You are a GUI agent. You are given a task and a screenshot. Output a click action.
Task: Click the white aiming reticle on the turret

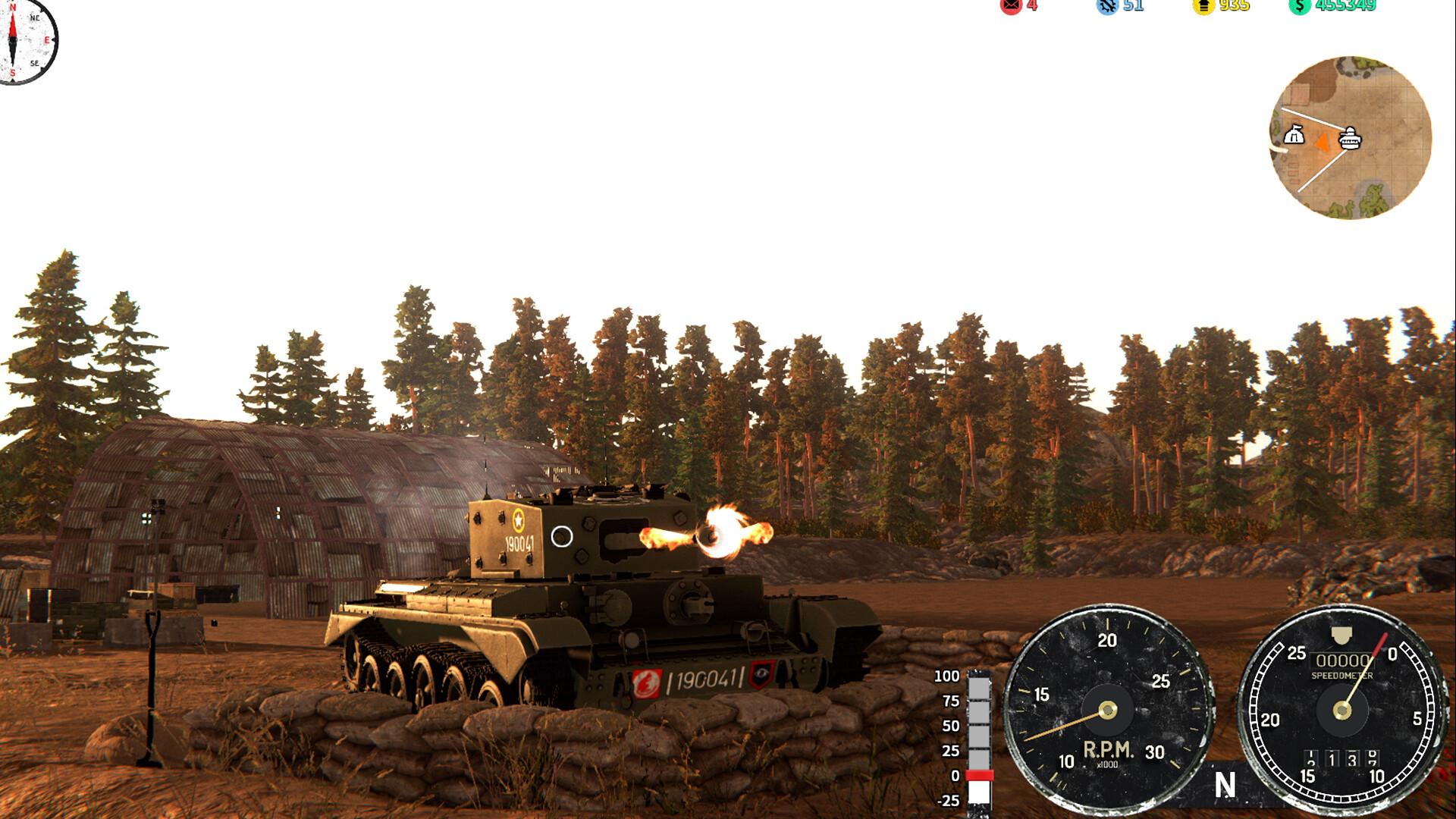pyautogui.click(x=562, y=536)
